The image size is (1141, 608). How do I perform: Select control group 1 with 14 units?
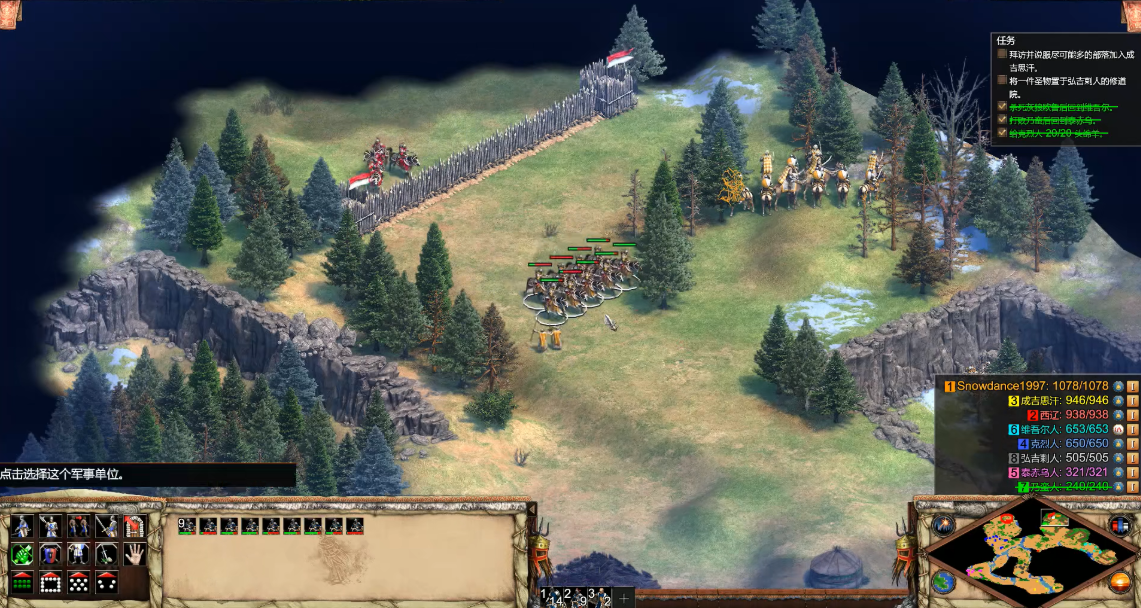coord(550,597)
